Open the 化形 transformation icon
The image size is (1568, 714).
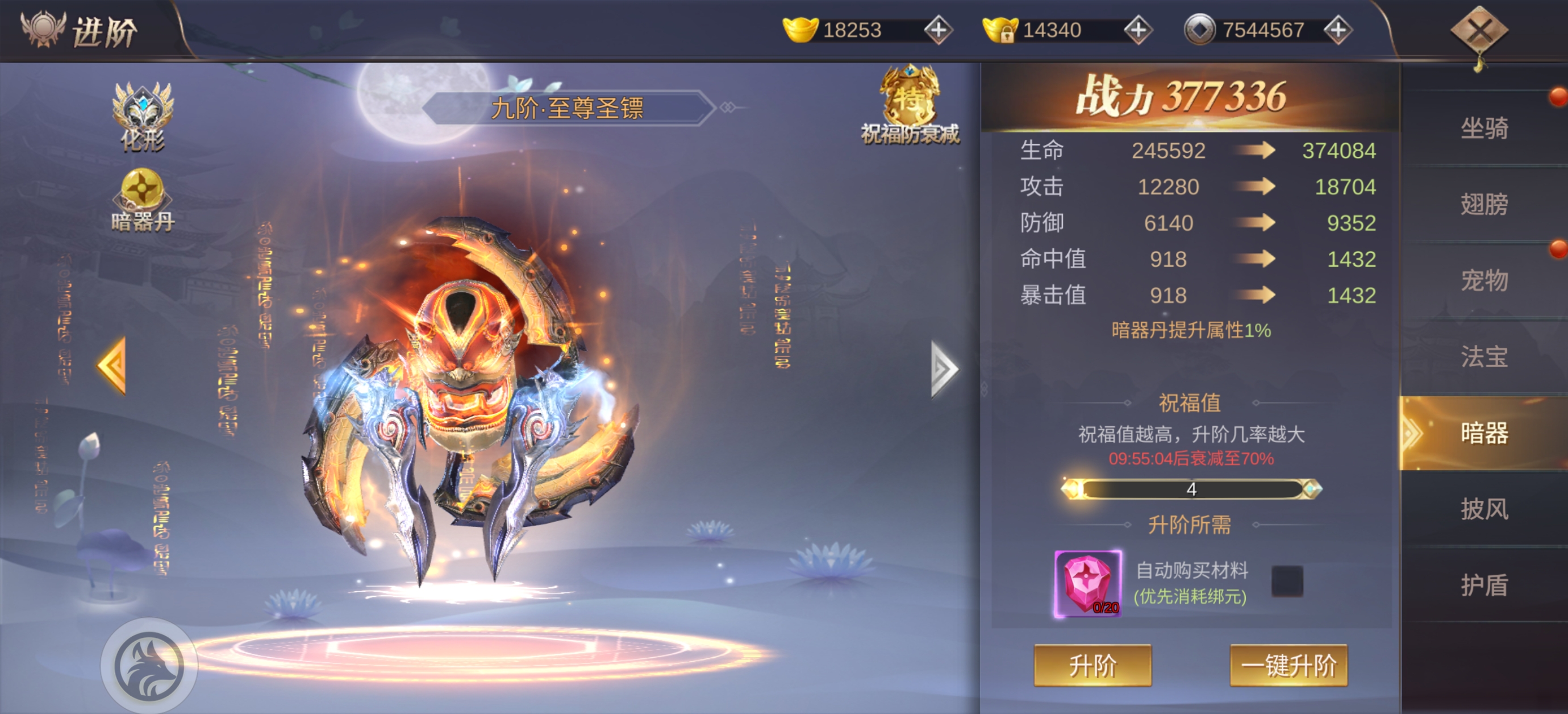(x=143, y=117)
